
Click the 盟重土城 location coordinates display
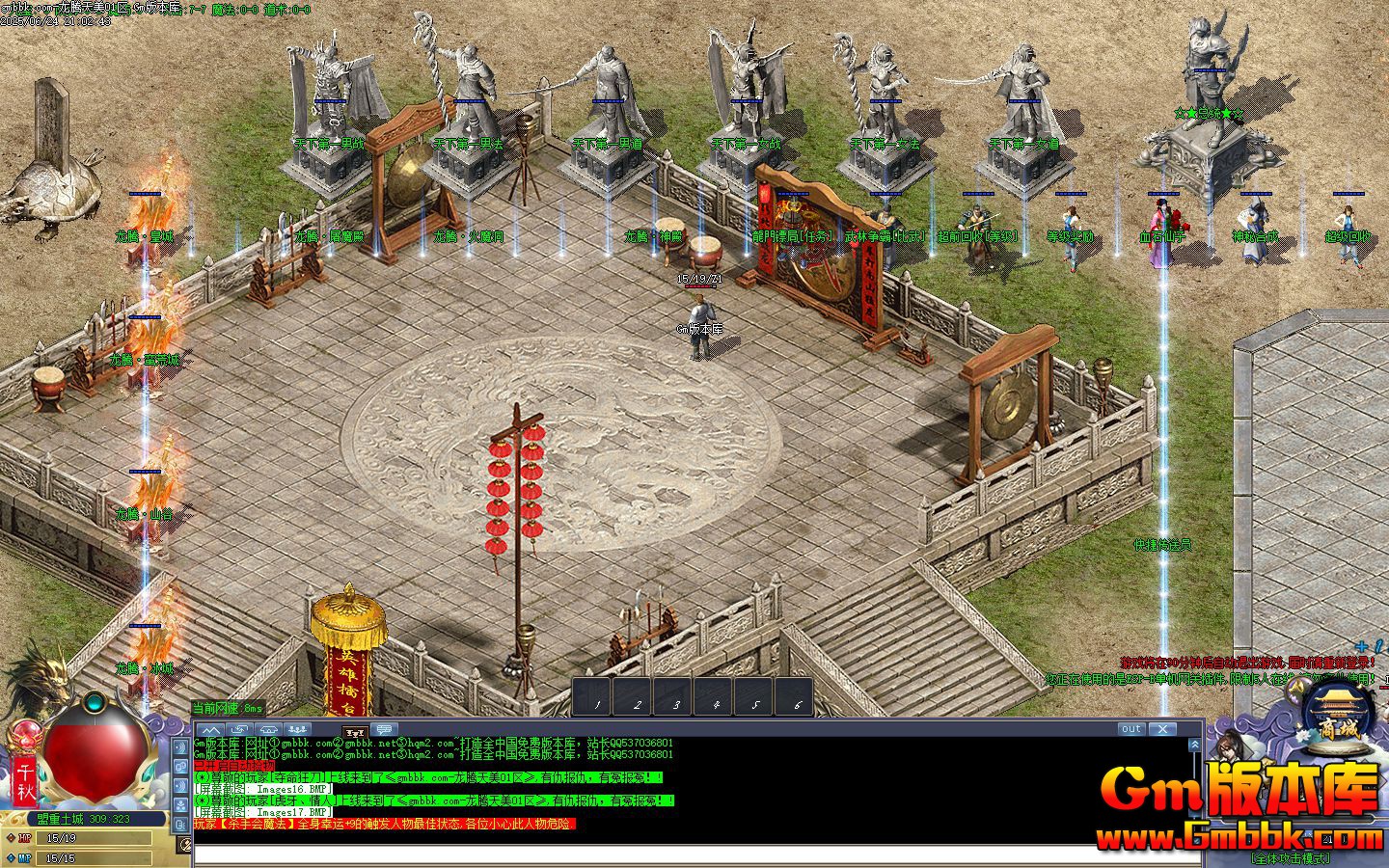point(82,819)
